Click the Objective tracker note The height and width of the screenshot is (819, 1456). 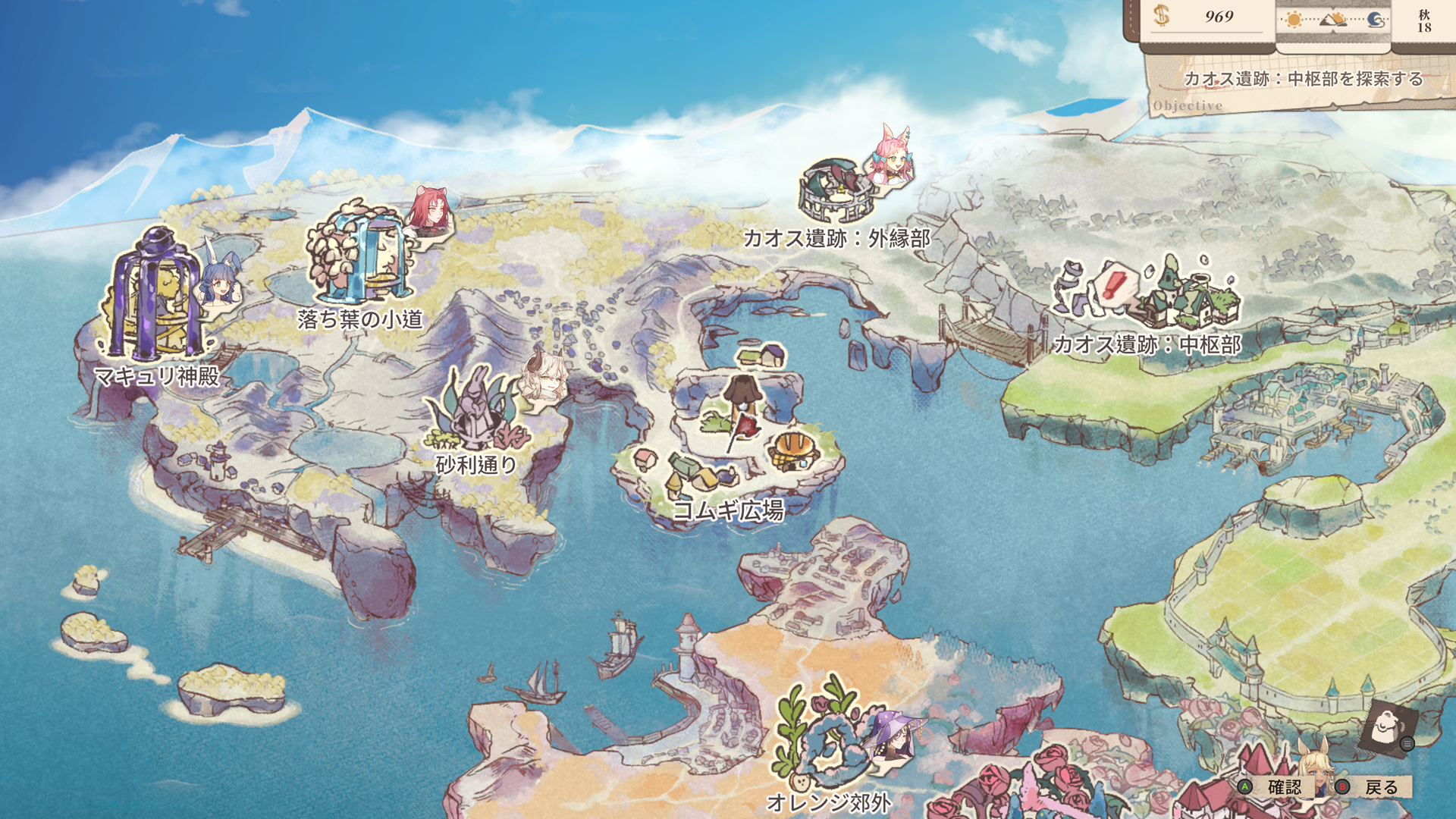tap(1301, 85)
